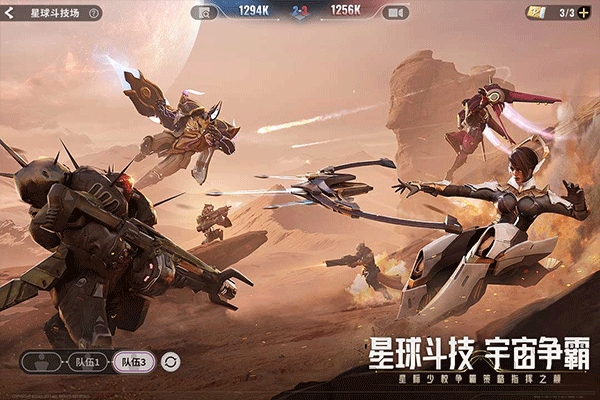Select the 队伍1 team tab
Screen dimensions: 600x400
(87, 362)
